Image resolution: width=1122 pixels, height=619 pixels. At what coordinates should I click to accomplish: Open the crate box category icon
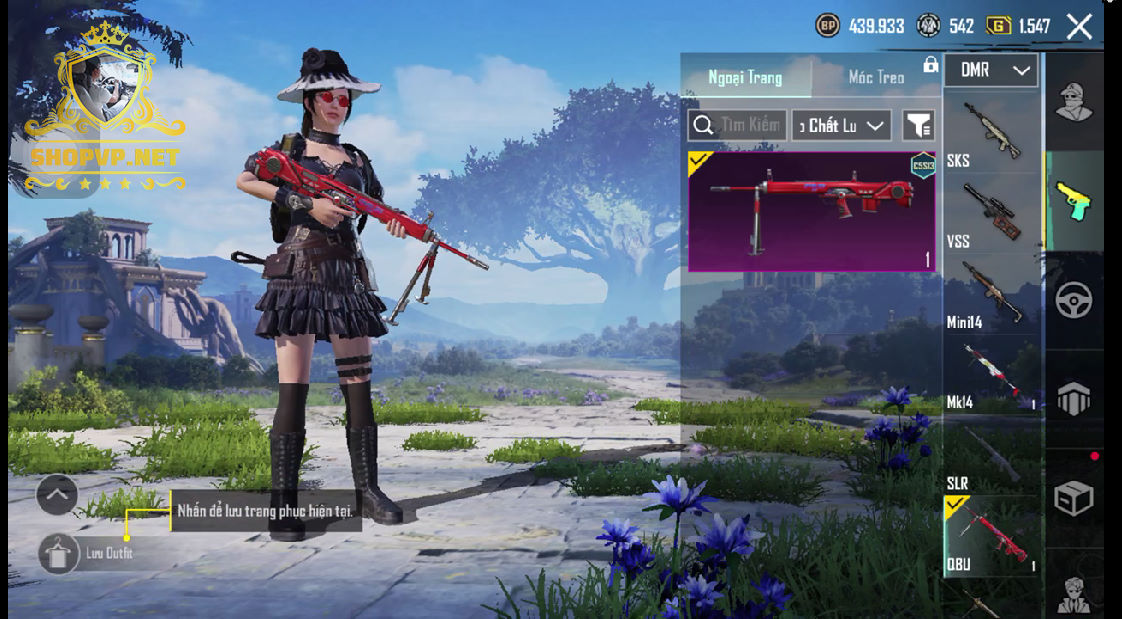point(1074,498)
